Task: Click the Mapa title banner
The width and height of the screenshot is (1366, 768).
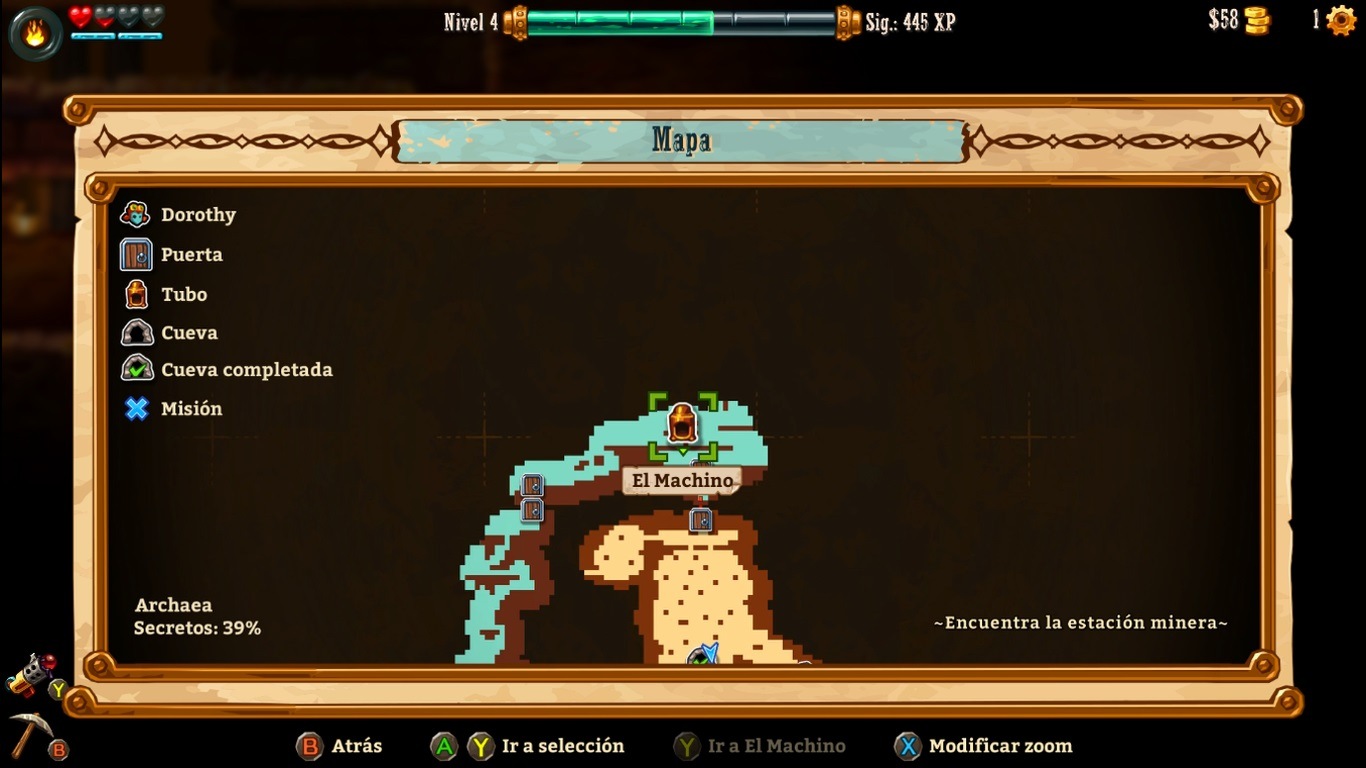Action: [681, 141]
